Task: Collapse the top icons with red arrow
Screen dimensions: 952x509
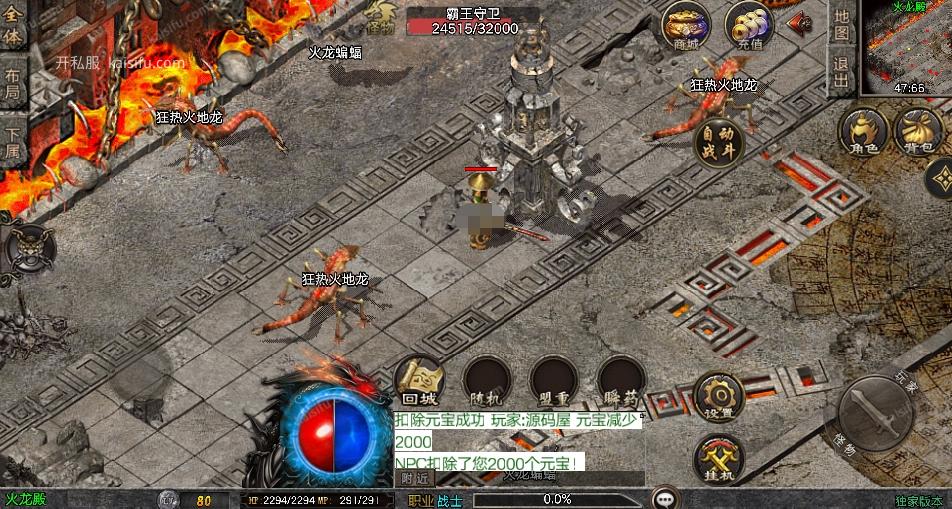Action: [800, 24]
